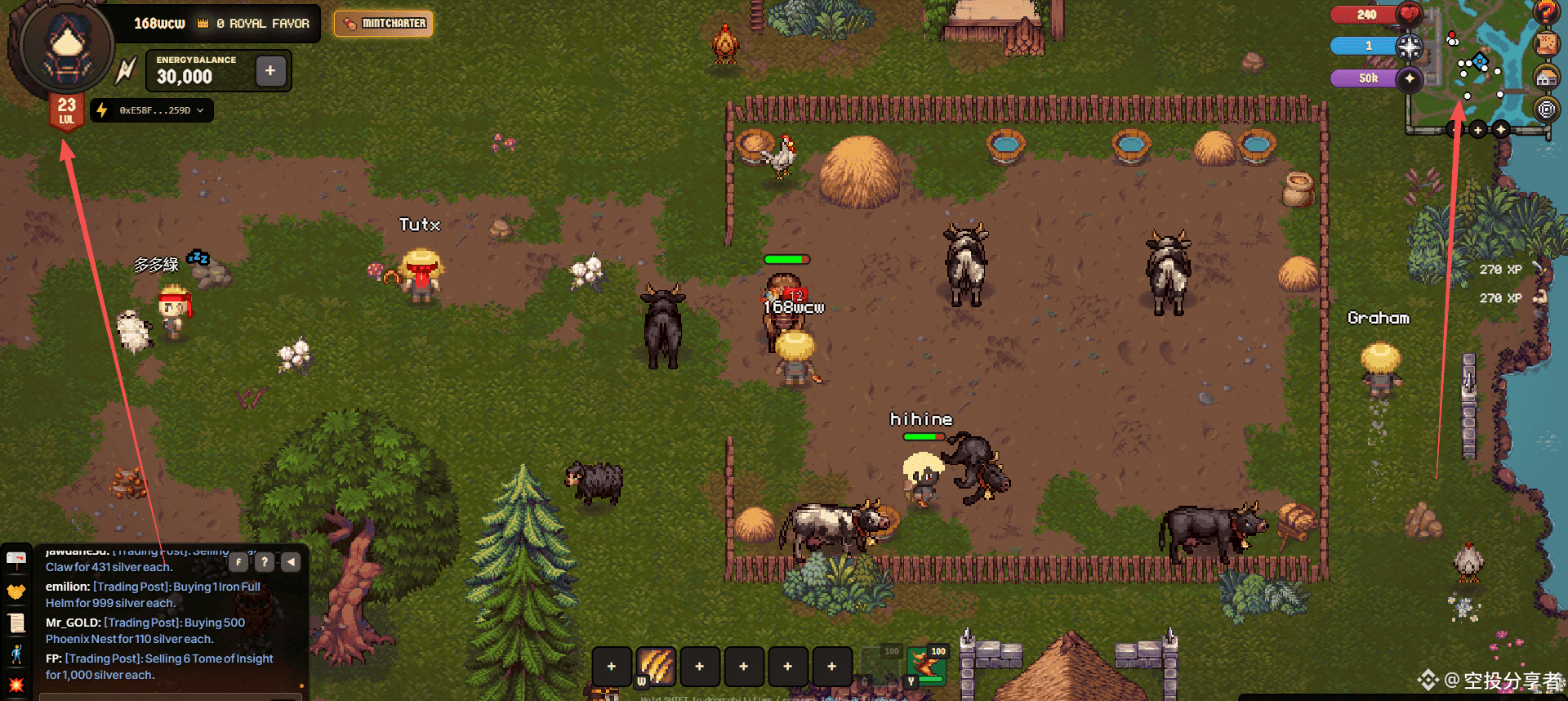Screen dimensions: 1568x701
Task: Open the character figure icon
Action: pyautogui.click(x=16, y=654)
